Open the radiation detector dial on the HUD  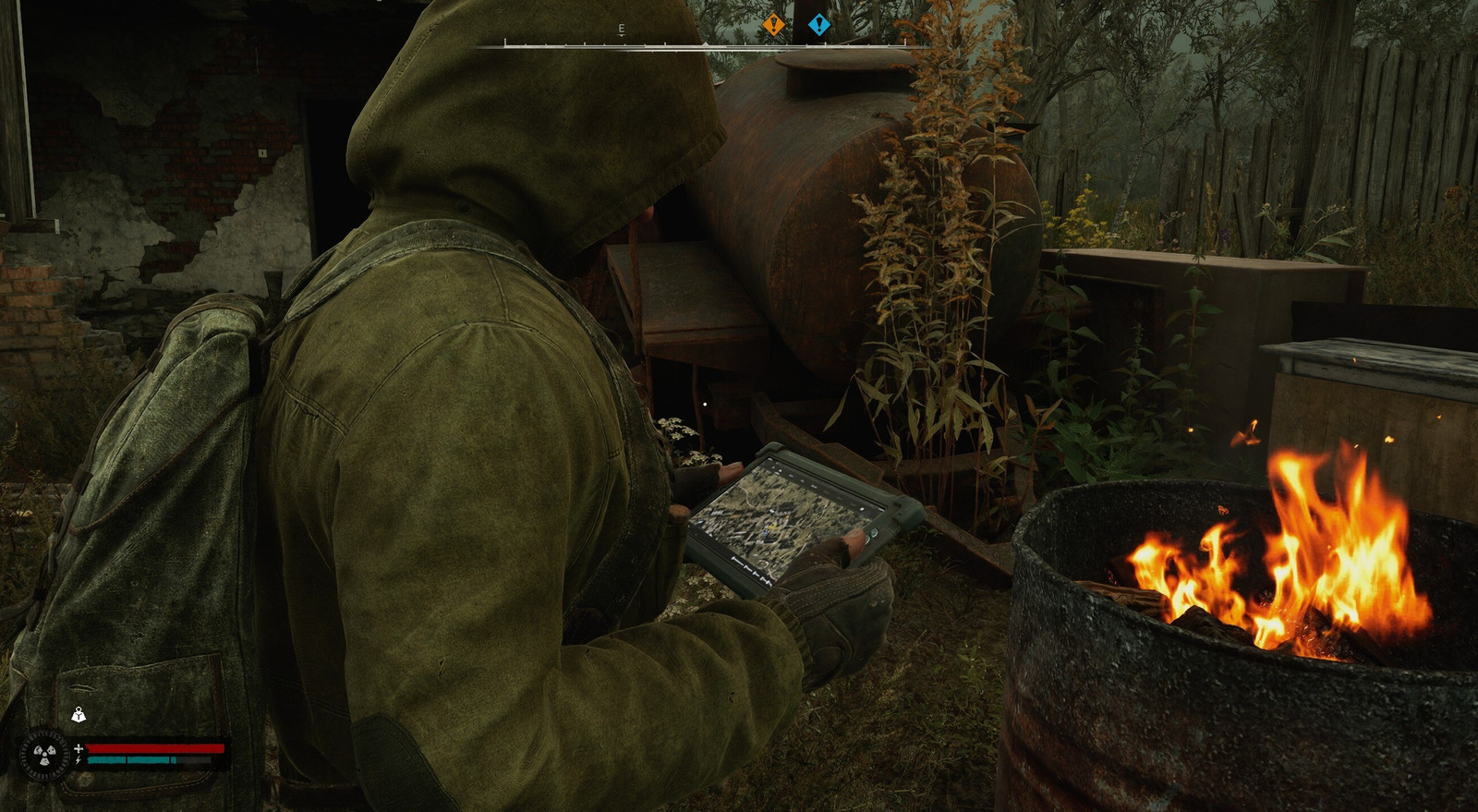tap(45, 754)
